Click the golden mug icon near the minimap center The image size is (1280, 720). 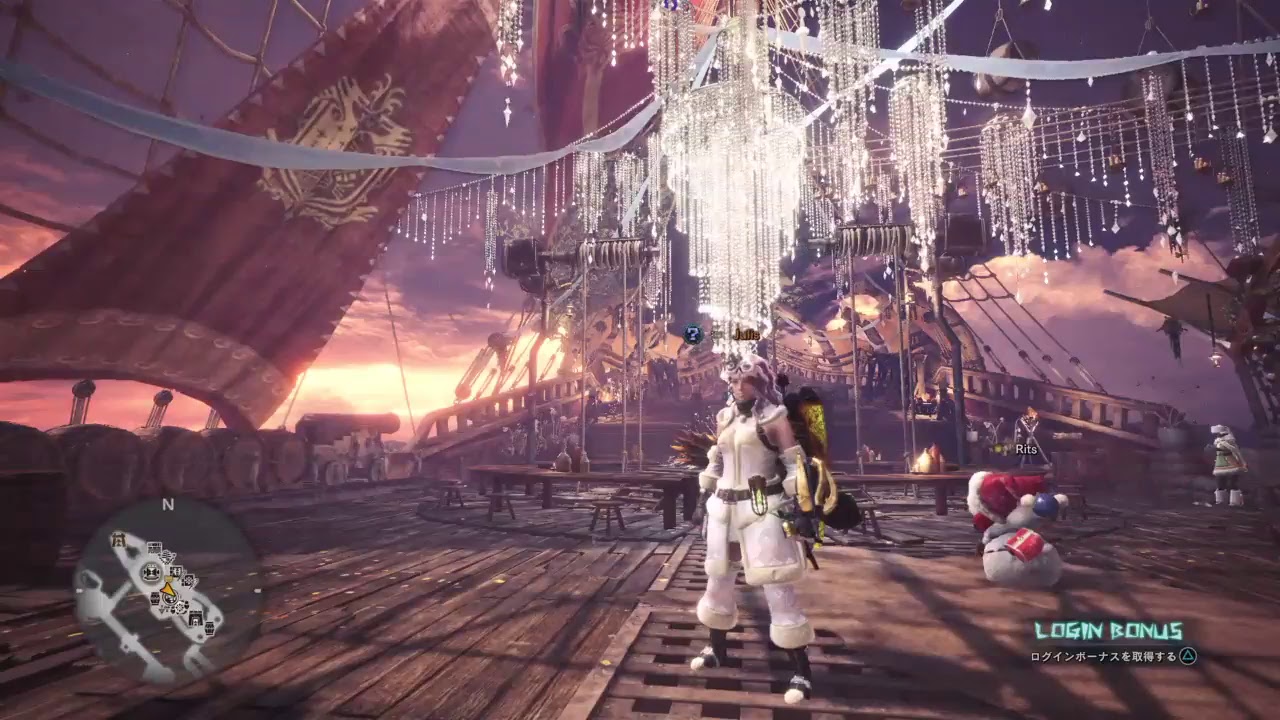coord(168,578)
